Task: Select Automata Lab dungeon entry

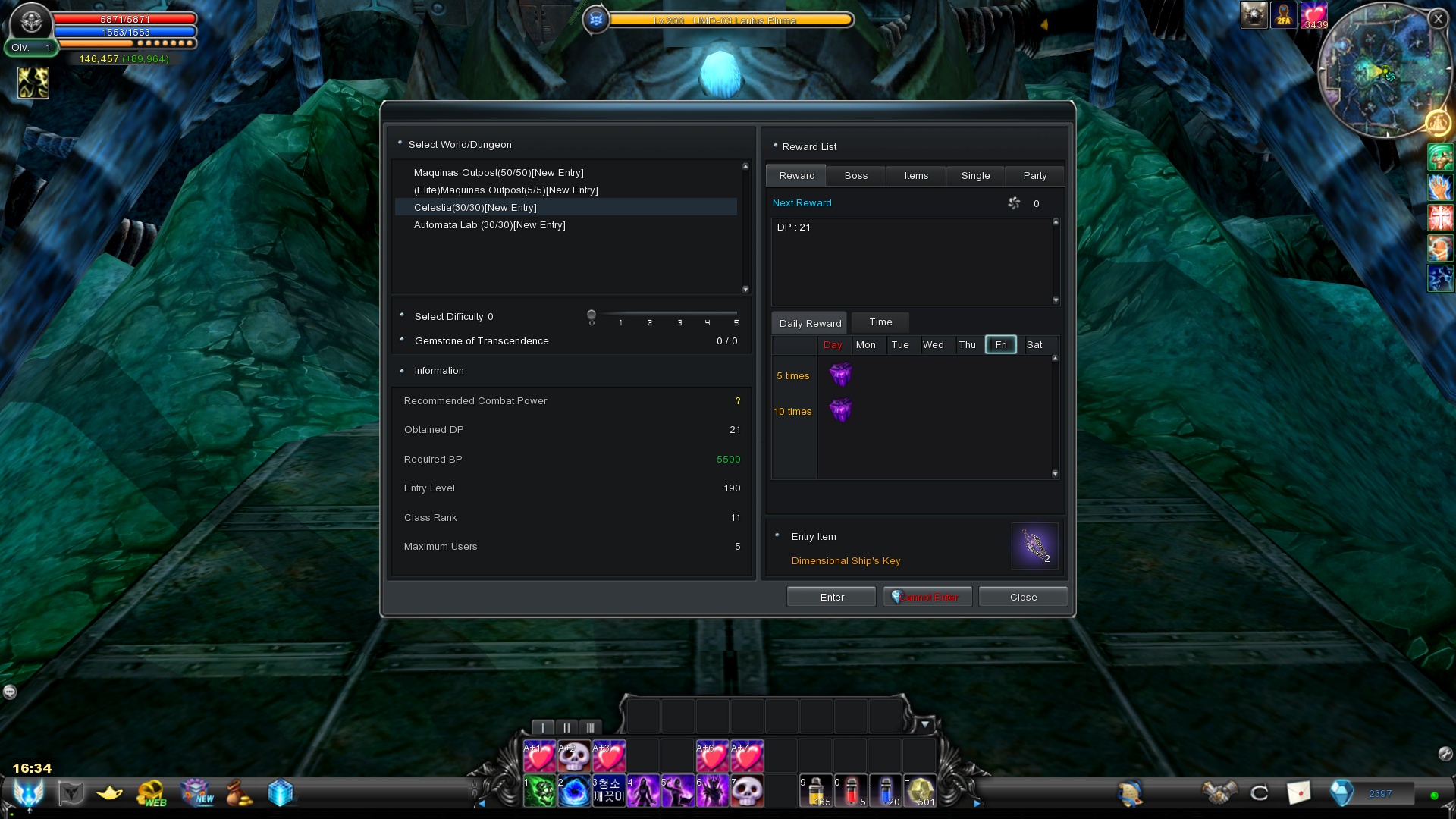Action: coord(489,225)
